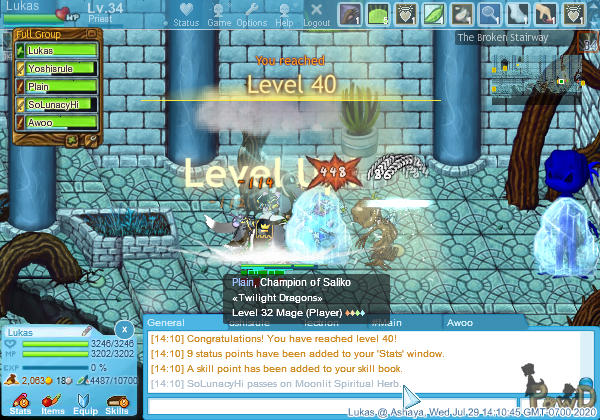
Task: Open the Skills book
Action: [116, 400]
